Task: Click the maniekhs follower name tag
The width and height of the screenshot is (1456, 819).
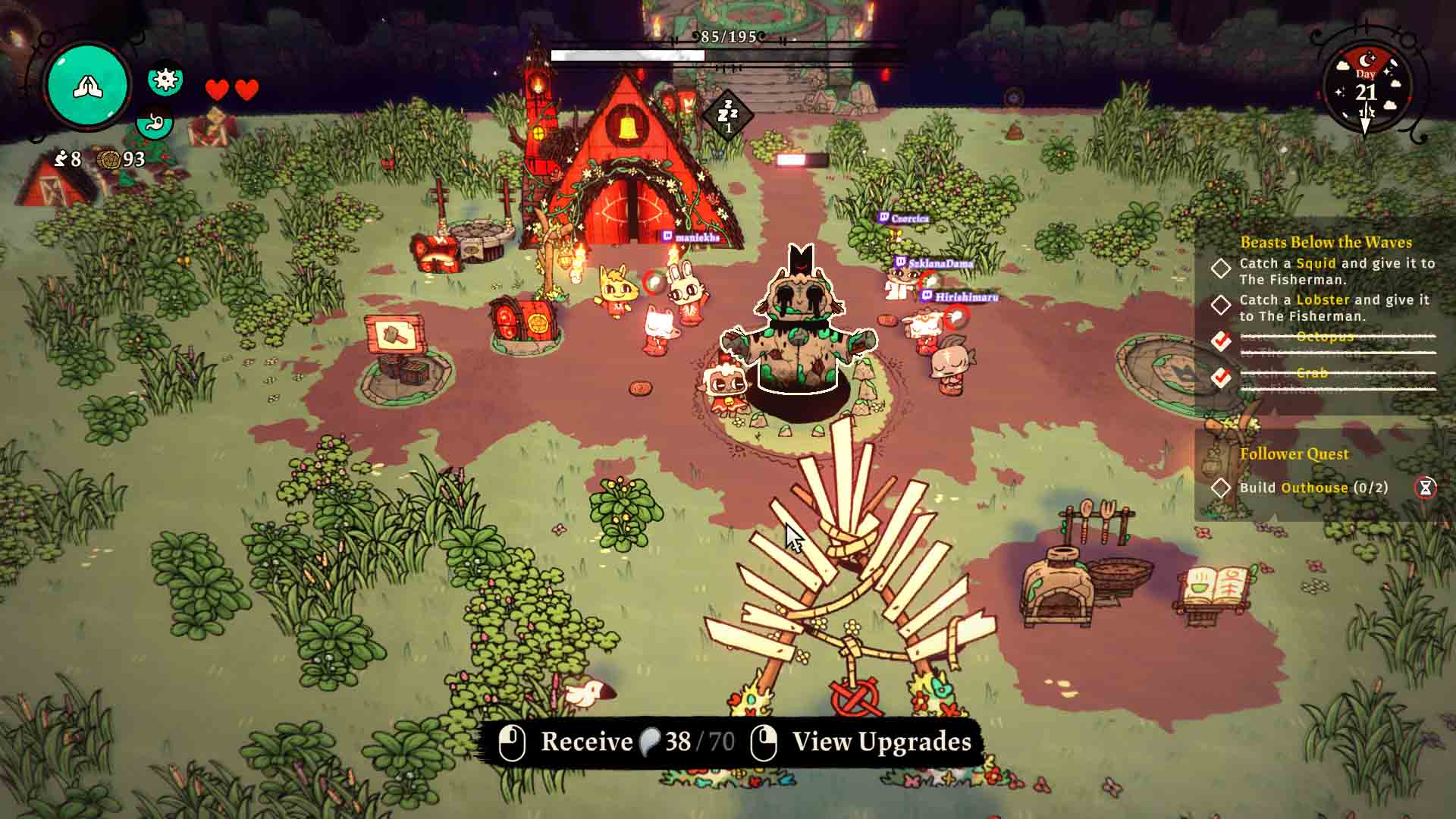Action: (x=691, y=237)
